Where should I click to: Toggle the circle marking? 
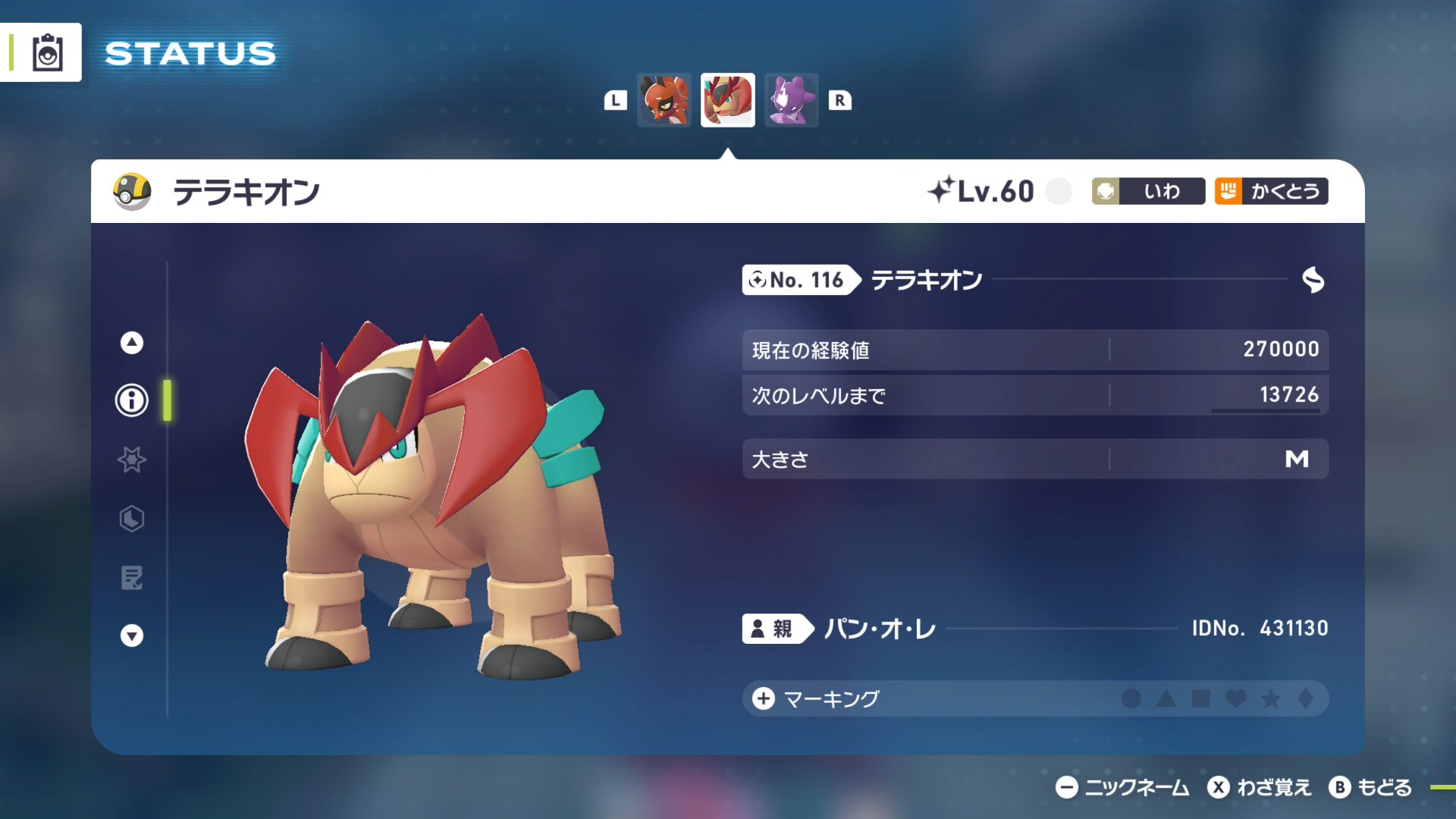[1131, 698]
